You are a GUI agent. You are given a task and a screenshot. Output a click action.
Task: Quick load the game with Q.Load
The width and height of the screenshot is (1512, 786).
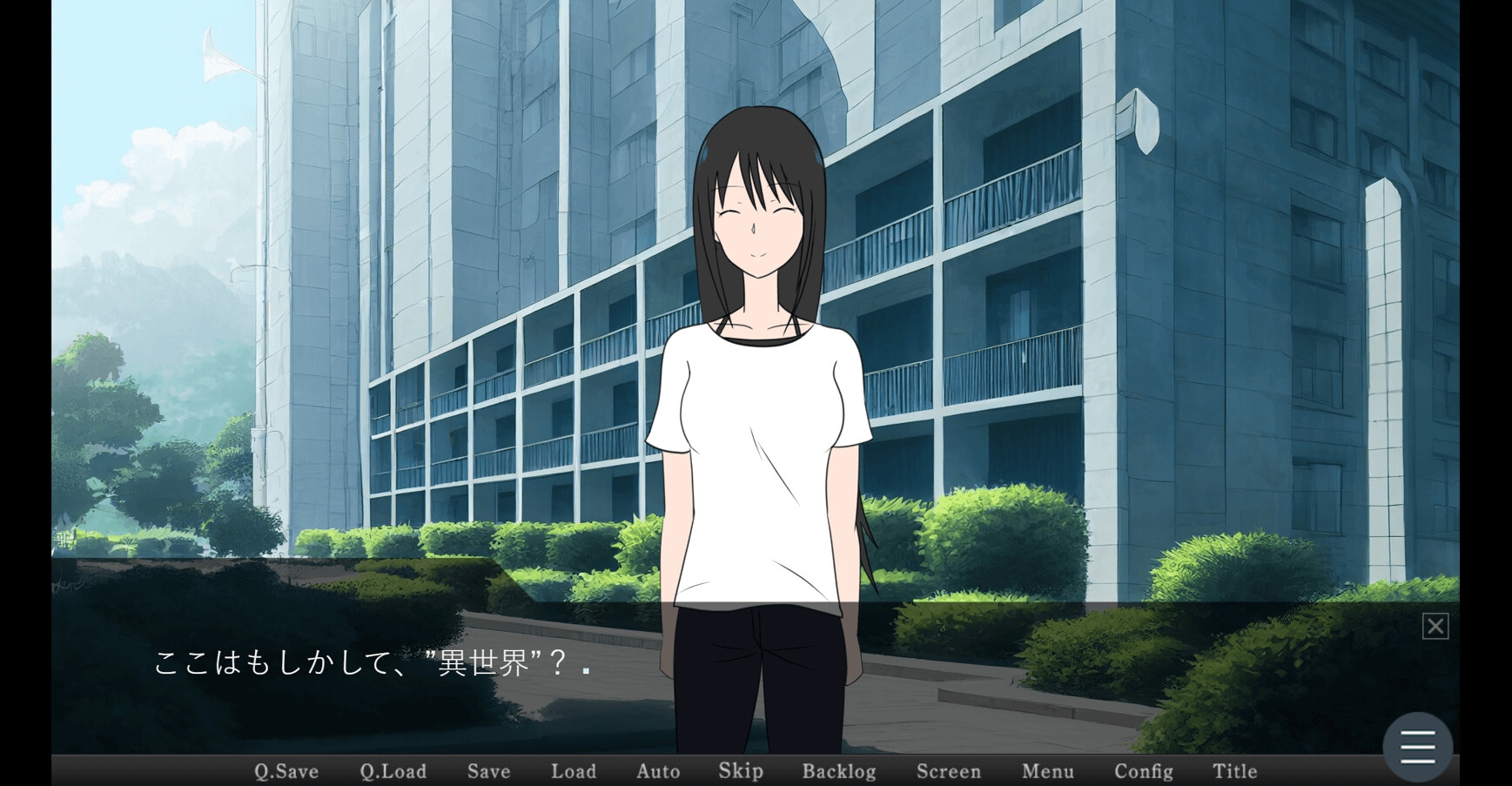[x=393, y=771]
